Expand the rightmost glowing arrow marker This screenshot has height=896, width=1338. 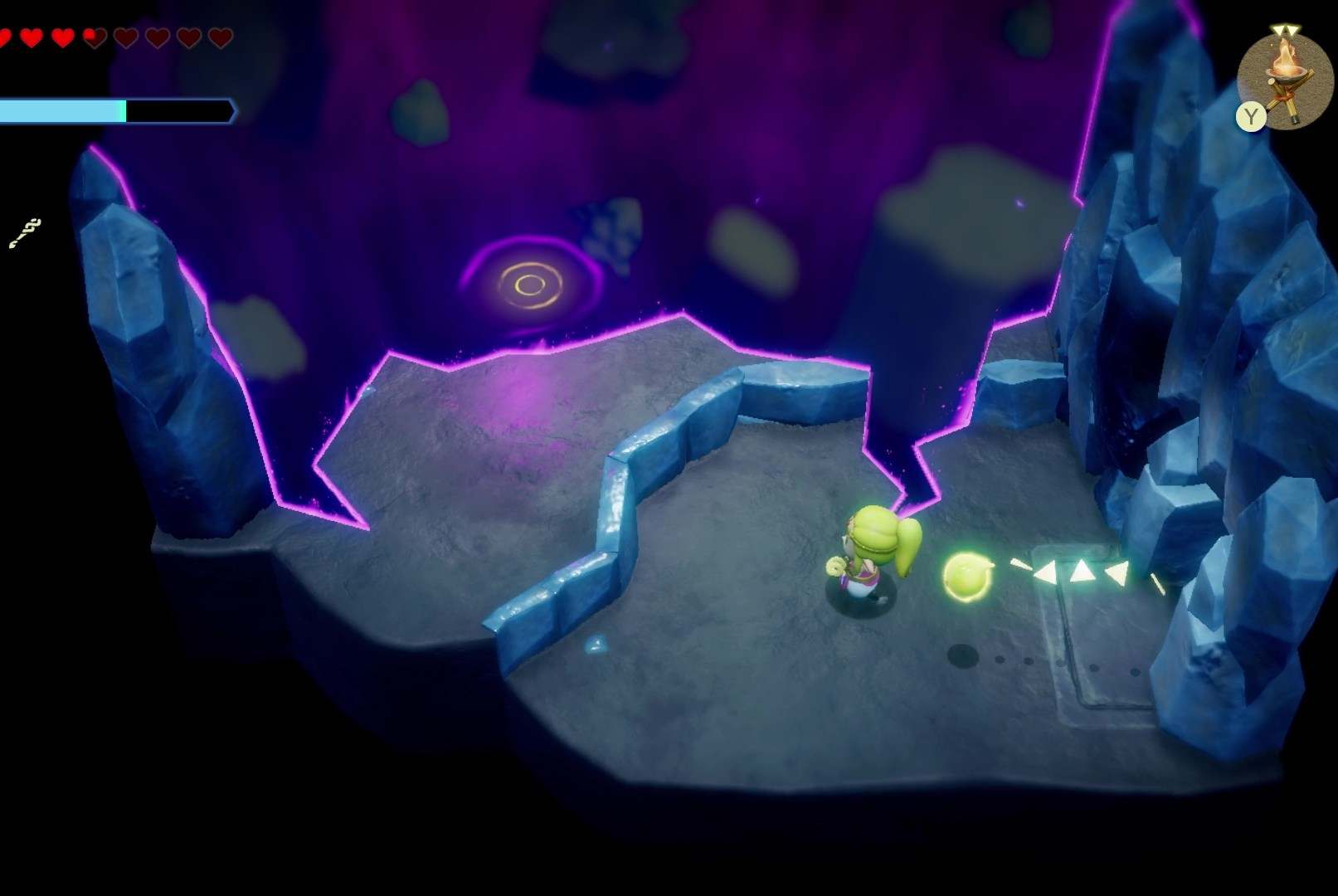click(1118, 572)
